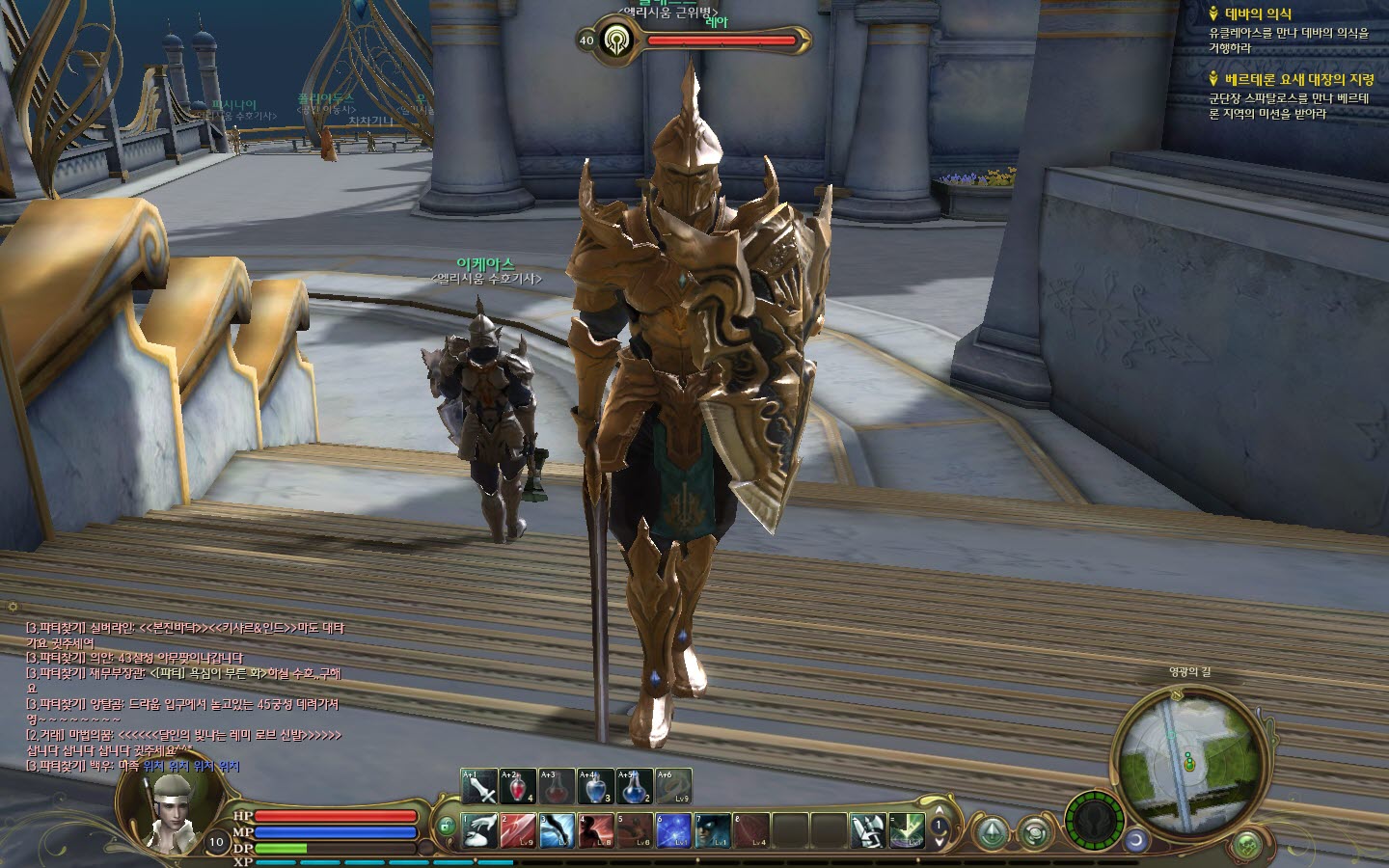1389x868 pixels.
Task: Activate the golden ring skill in slot A+6
Action: 672,787
